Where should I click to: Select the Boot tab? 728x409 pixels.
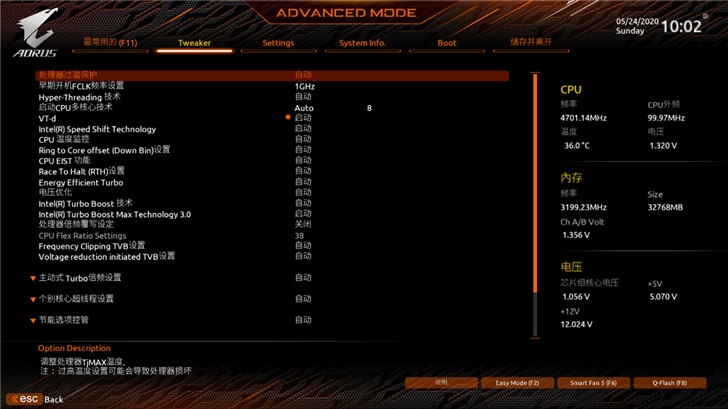(x=447, y=43)
